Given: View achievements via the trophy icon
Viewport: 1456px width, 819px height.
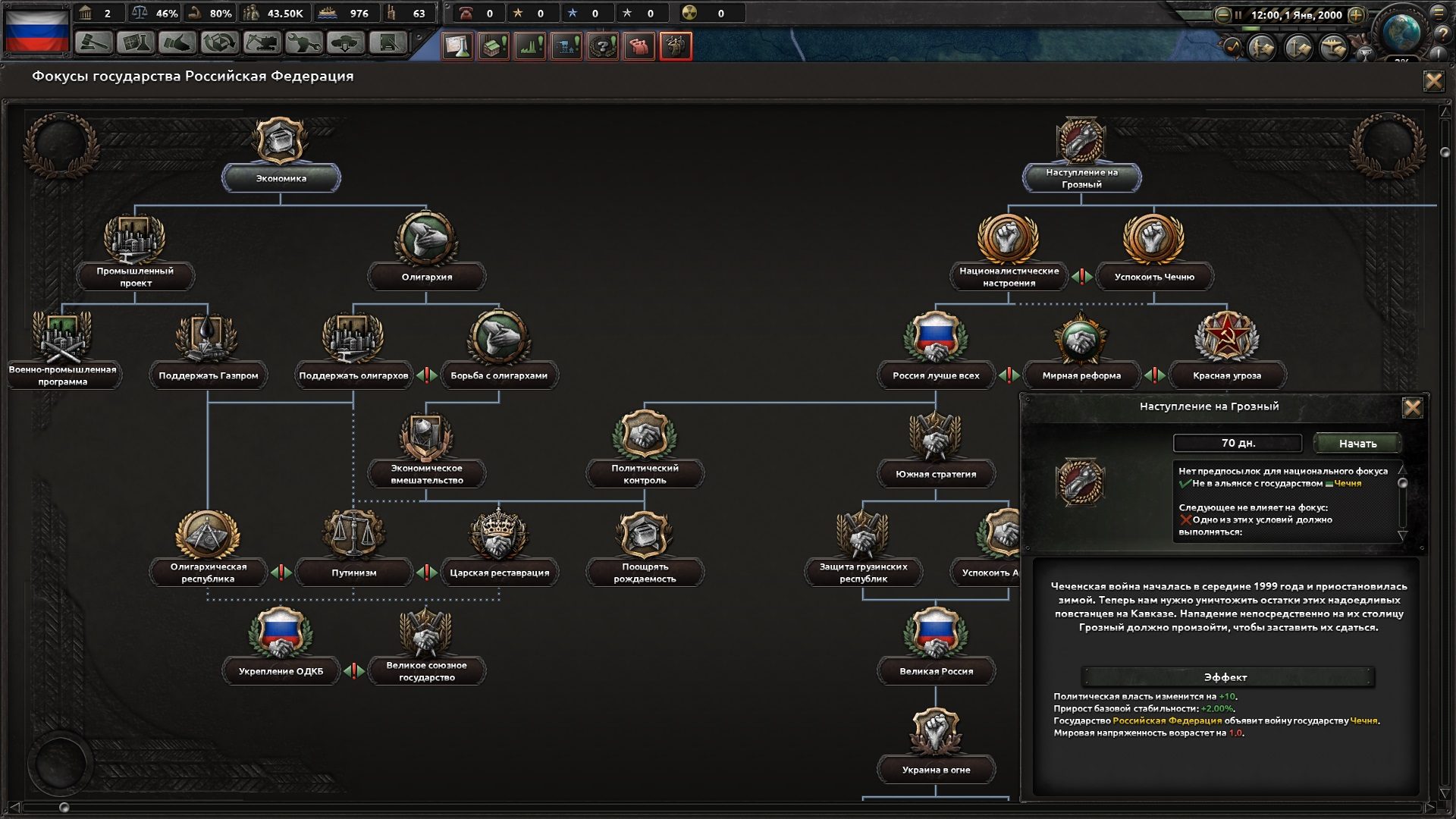Looking at the screenshot, I should click(x=1365, y=52).
